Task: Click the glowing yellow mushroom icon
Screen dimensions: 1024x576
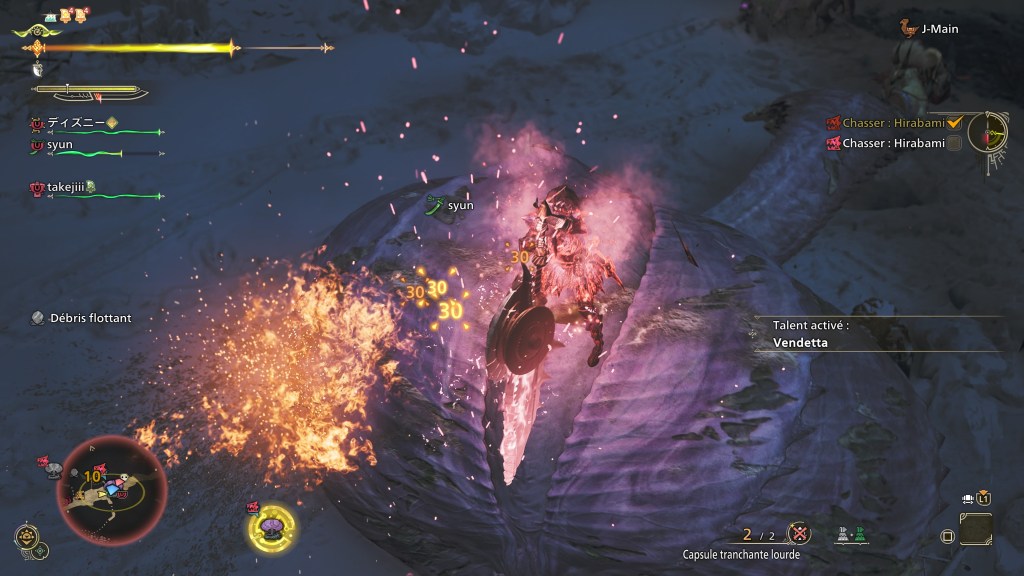Action: tap(271, 526)
